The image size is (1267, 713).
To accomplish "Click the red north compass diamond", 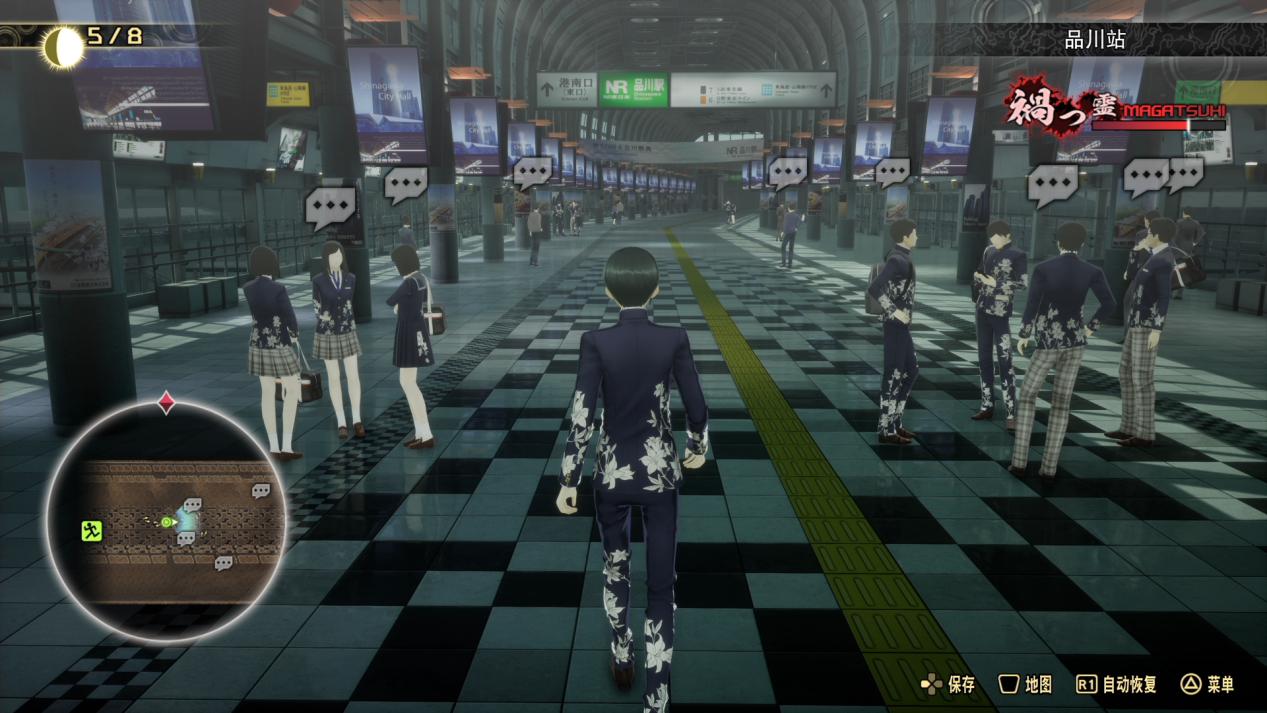I will coord(167,403).
